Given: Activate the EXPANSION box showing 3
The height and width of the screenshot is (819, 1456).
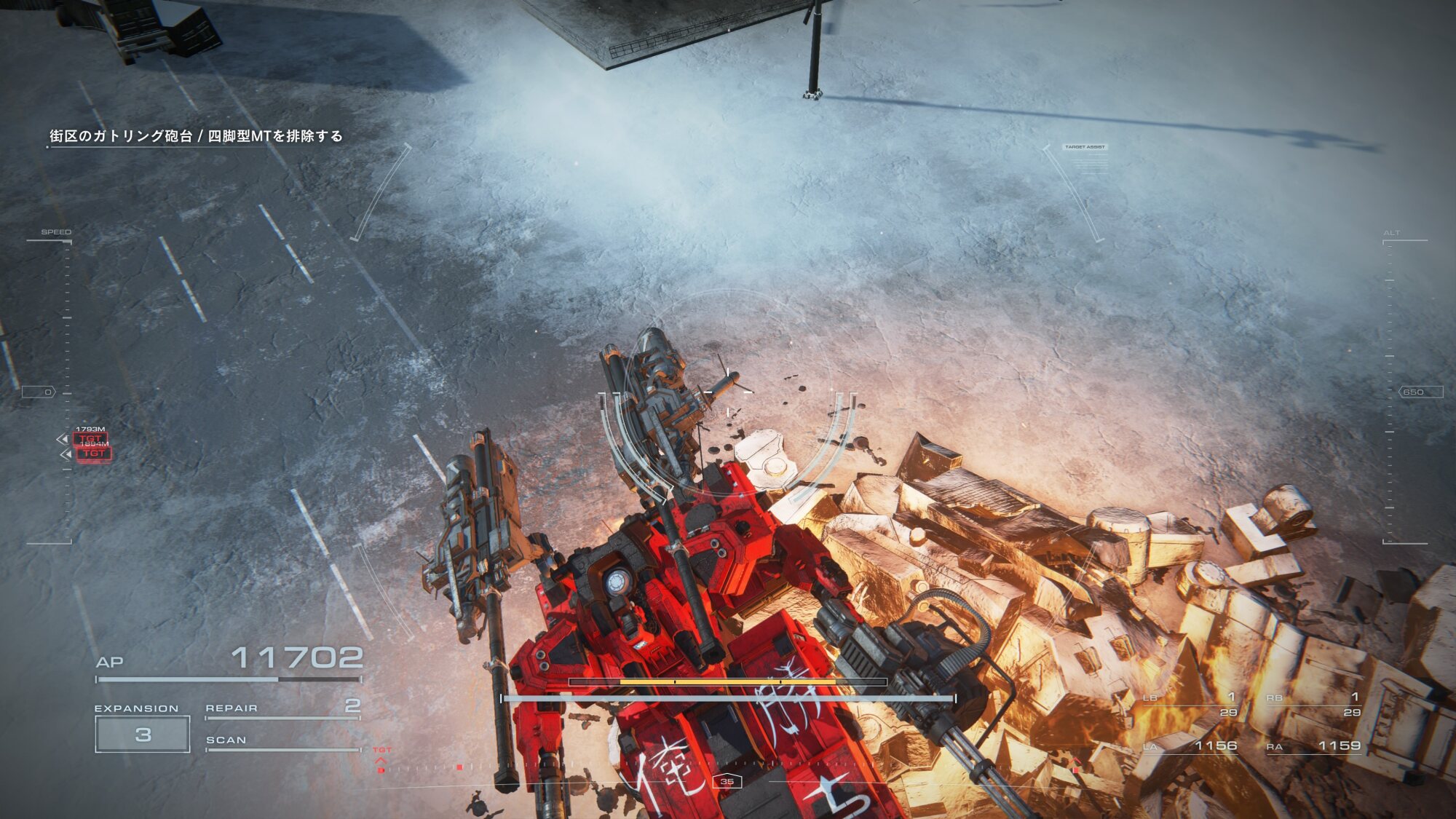Looking at the screenshot, I should 143,734.
